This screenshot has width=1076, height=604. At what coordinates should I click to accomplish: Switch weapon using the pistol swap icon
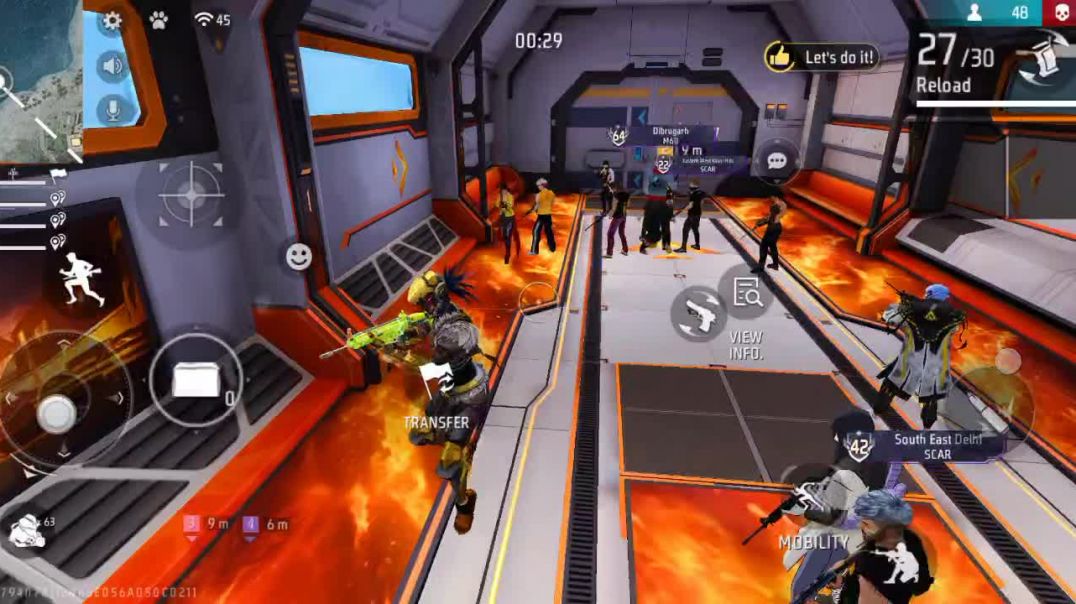(698, 312)
